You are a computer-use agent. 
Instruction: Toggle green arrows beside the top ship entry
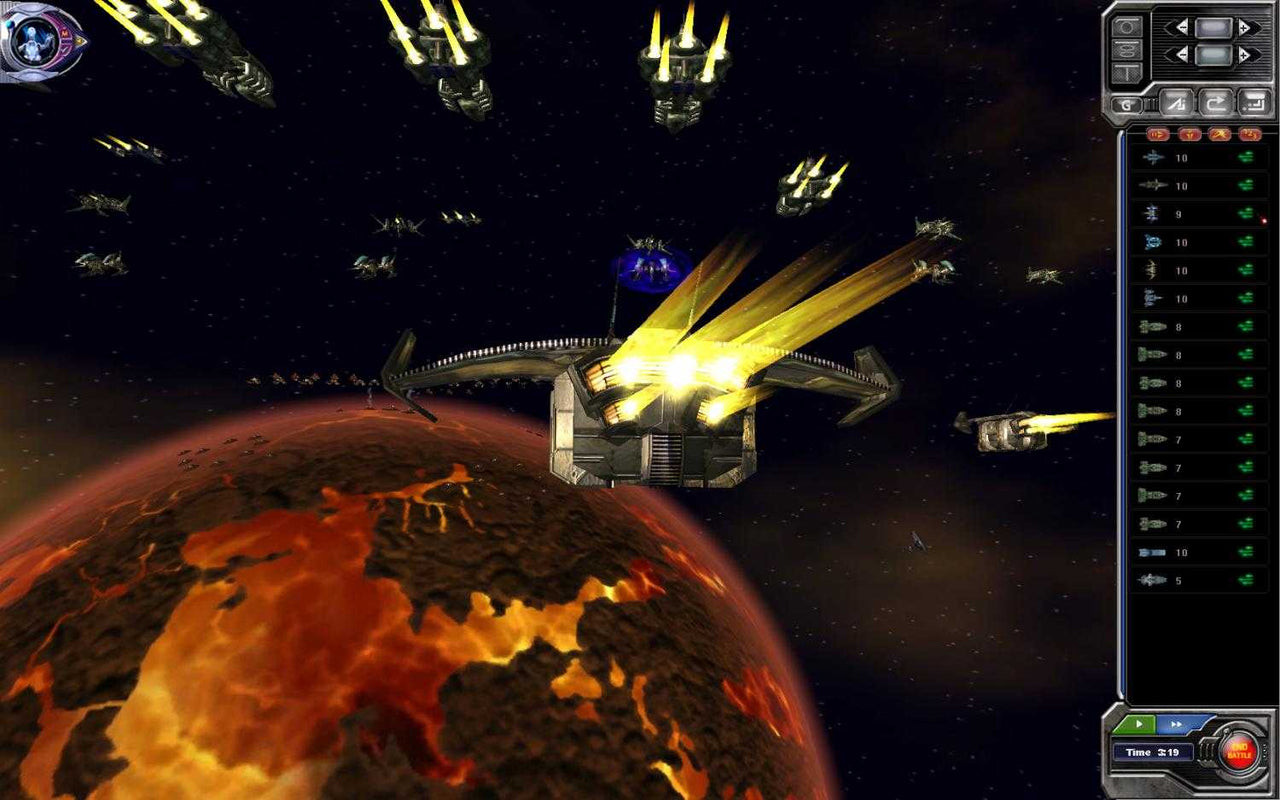(1247, 157)
